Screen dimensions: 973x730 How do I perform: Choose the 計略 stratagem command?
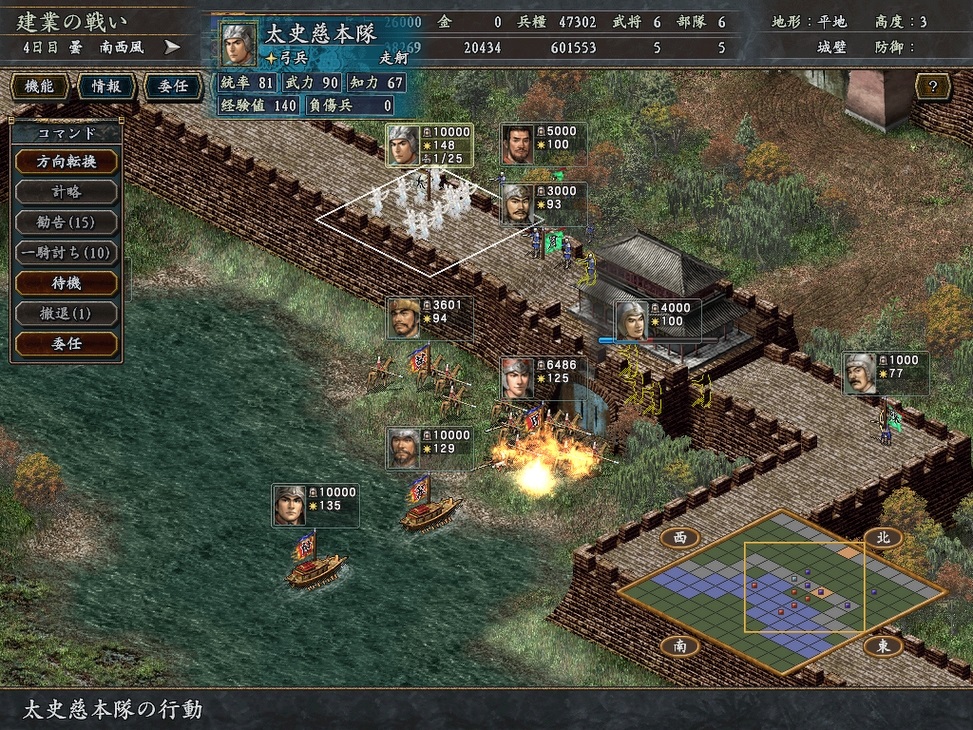point(66,192)
